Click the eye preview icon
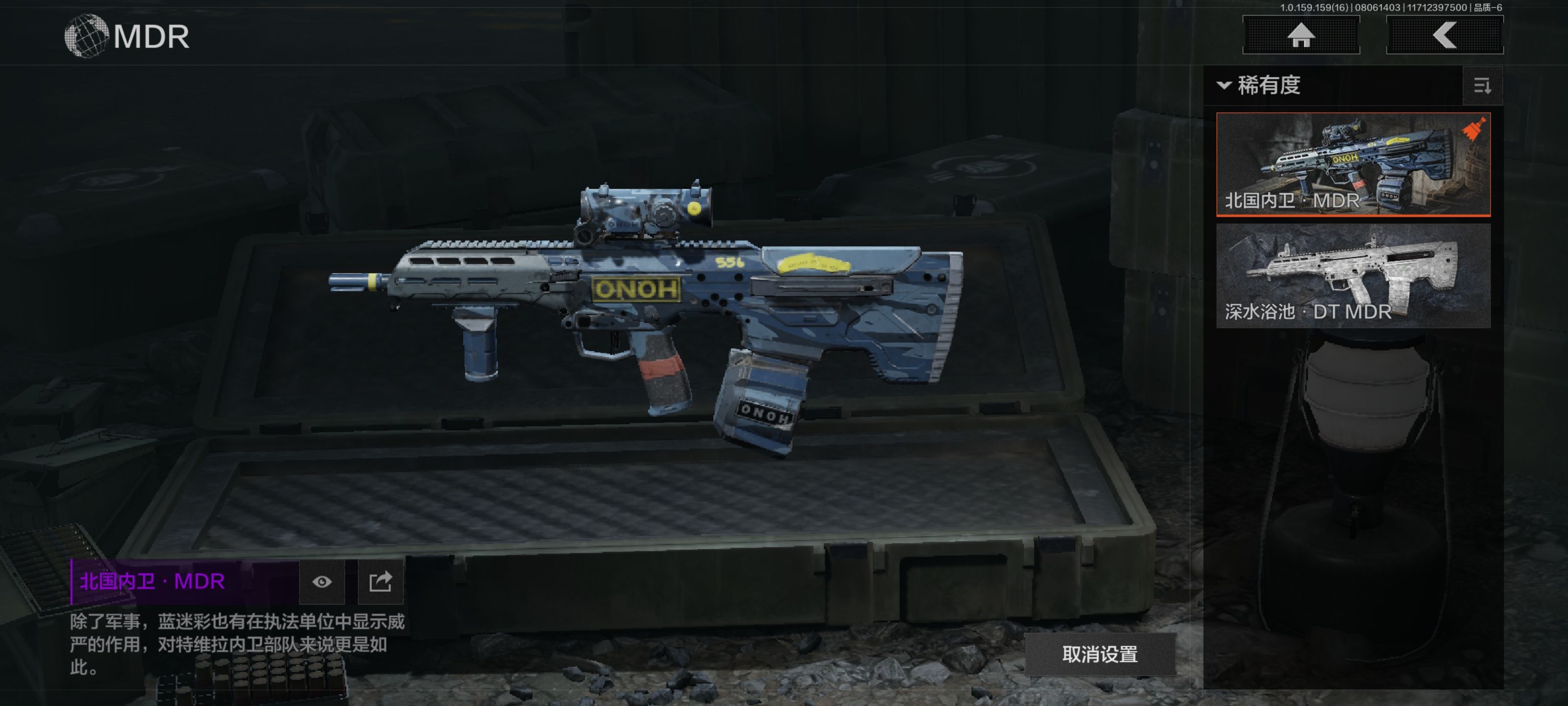 coord(322,582)
